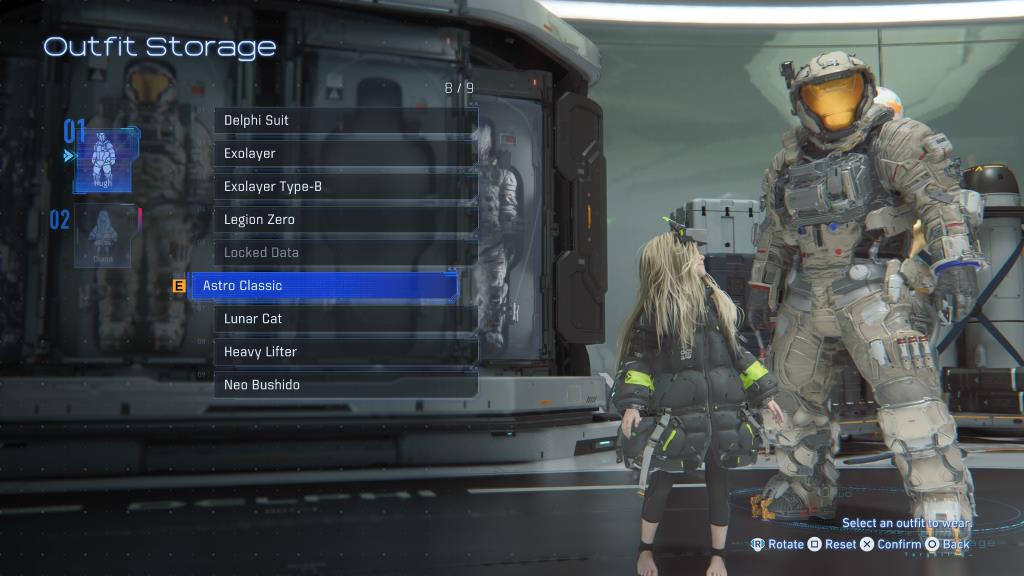Select the Delphi Suit outfit
1024x576 pixels.
345,120
